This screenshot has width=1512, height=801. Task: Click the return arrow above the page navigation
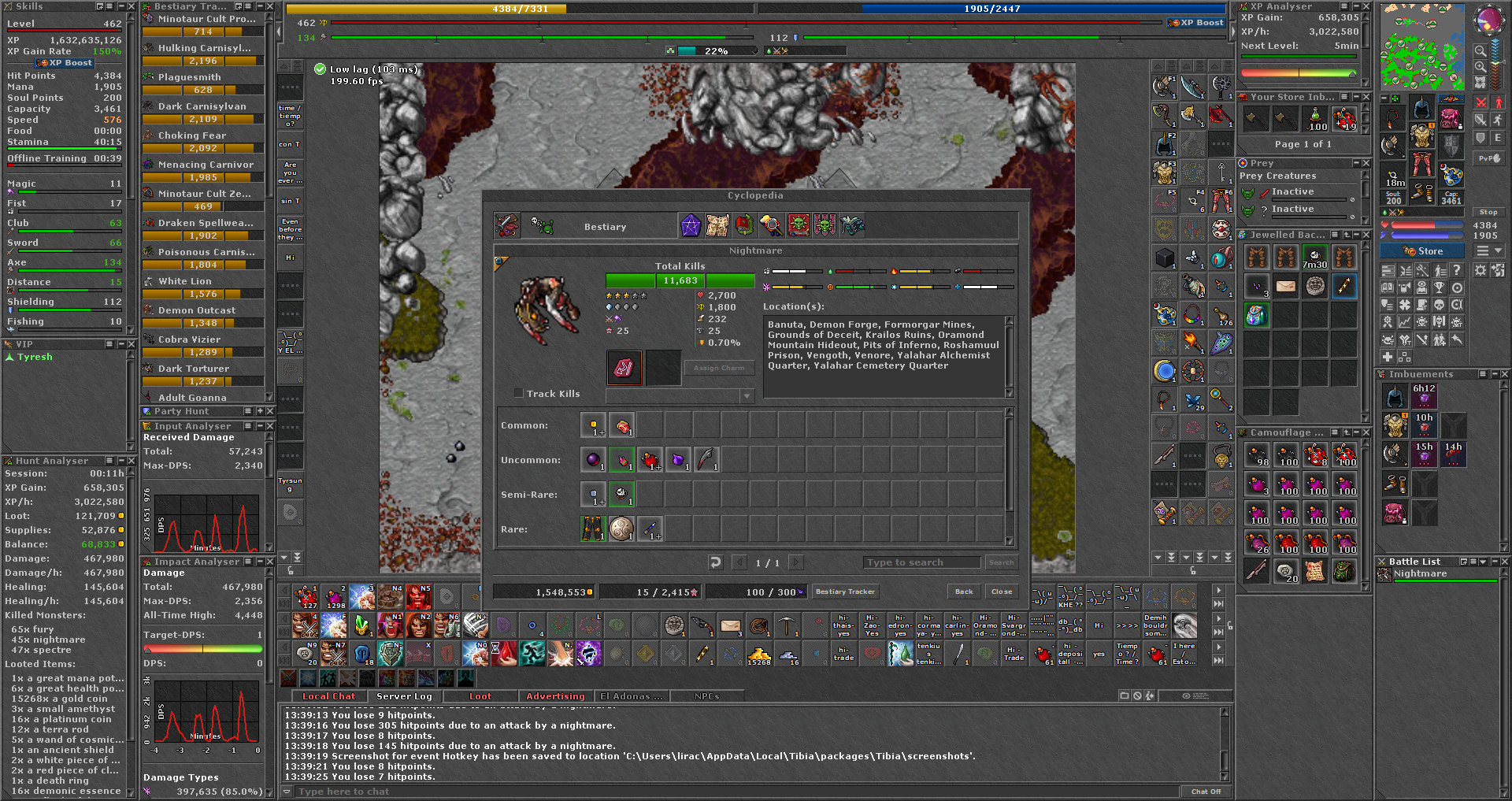(715, 562)
